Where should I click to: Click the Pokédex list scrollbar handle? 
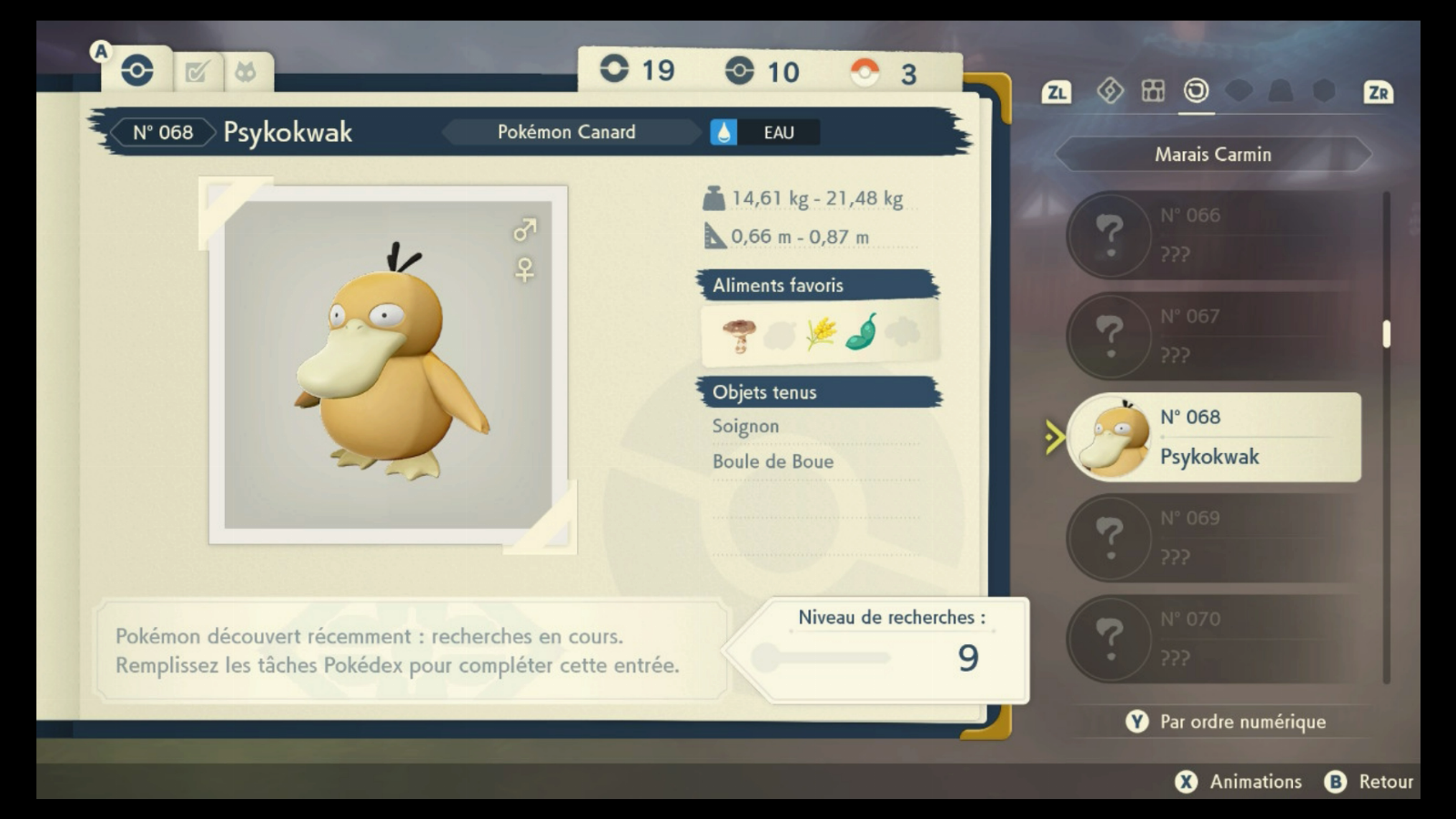(x=1386, y=334)
